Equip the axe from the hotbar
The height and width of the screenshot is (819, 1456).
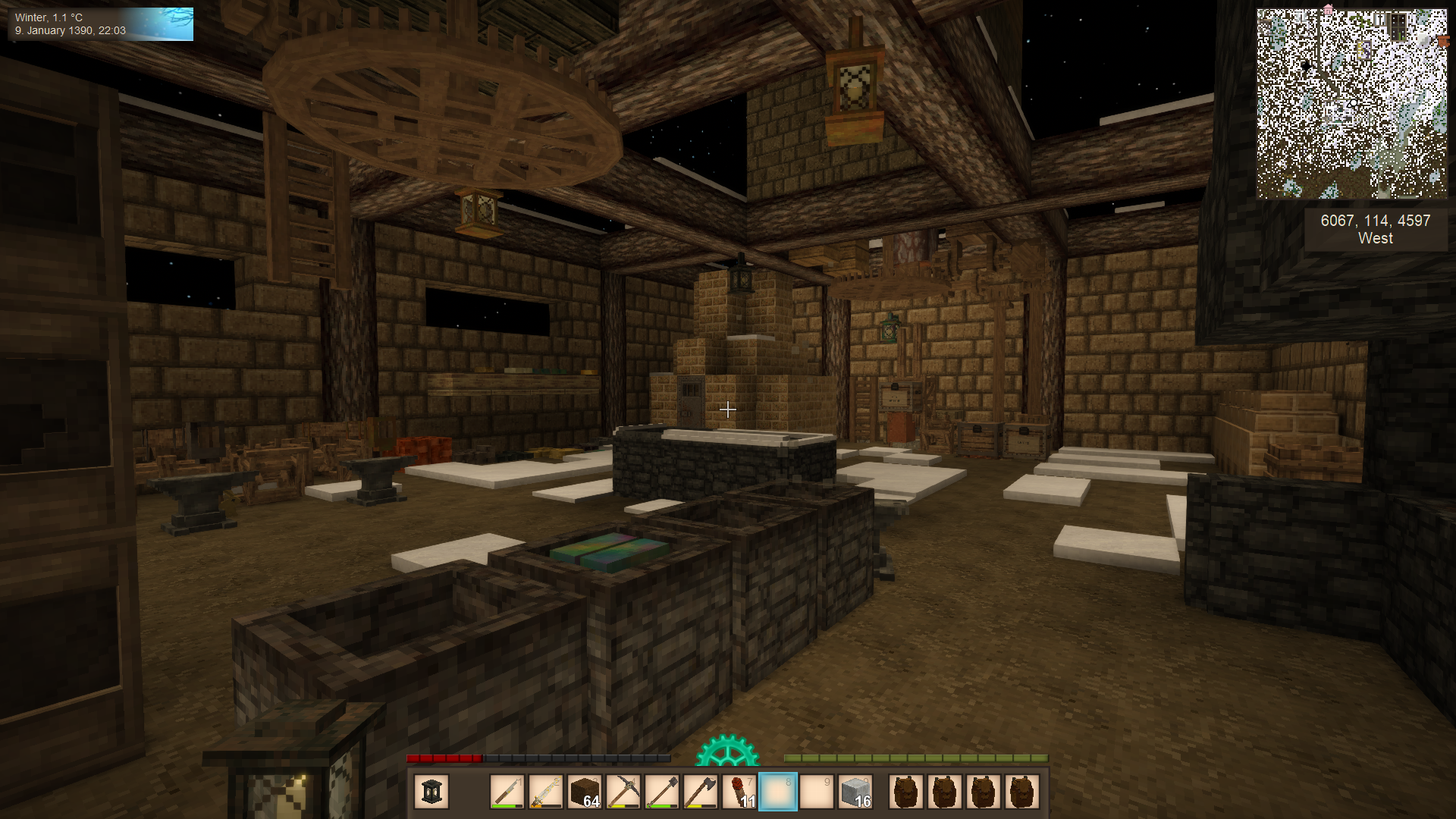[701, 792]
